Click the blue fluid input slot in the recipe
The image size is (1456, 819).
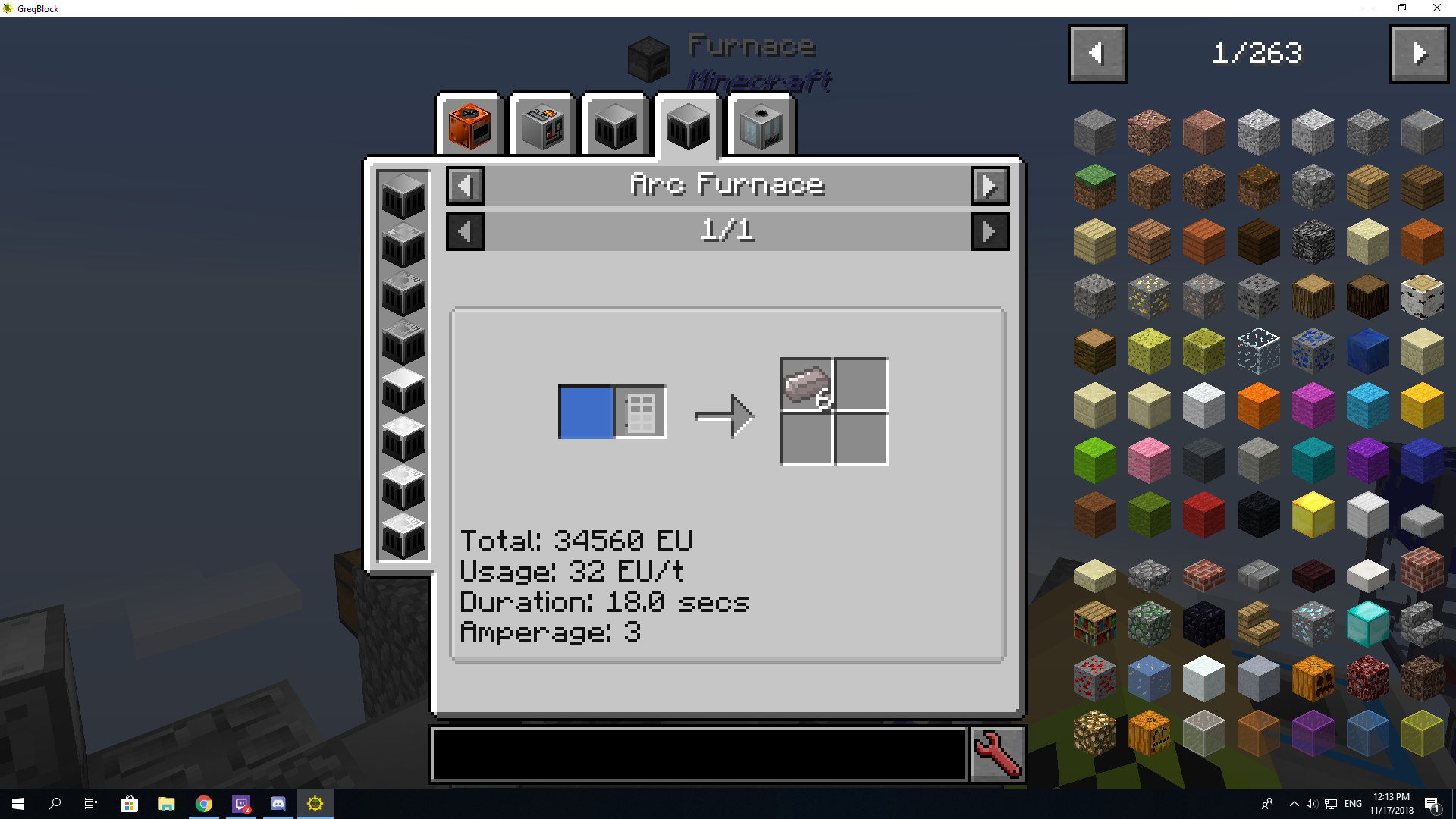585,412
